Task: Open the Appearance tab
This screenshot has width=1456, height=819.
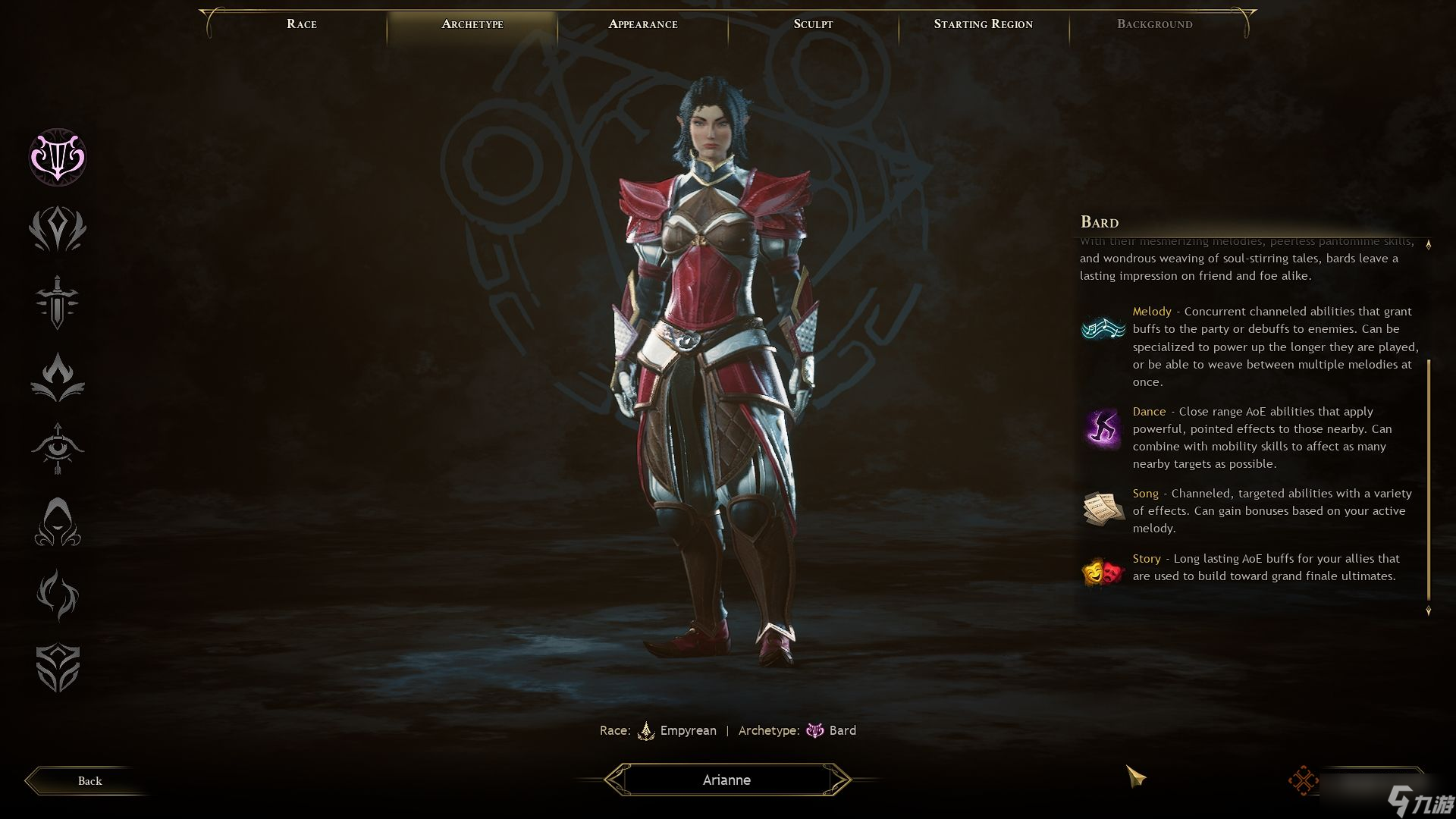Action: [643, 24]
